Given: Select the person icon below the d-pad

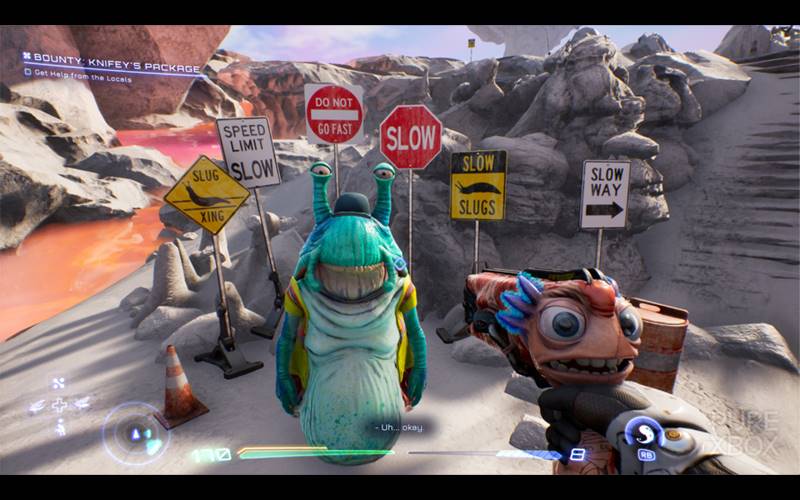Looking at the screenshot, I should [x=59, y=427].
